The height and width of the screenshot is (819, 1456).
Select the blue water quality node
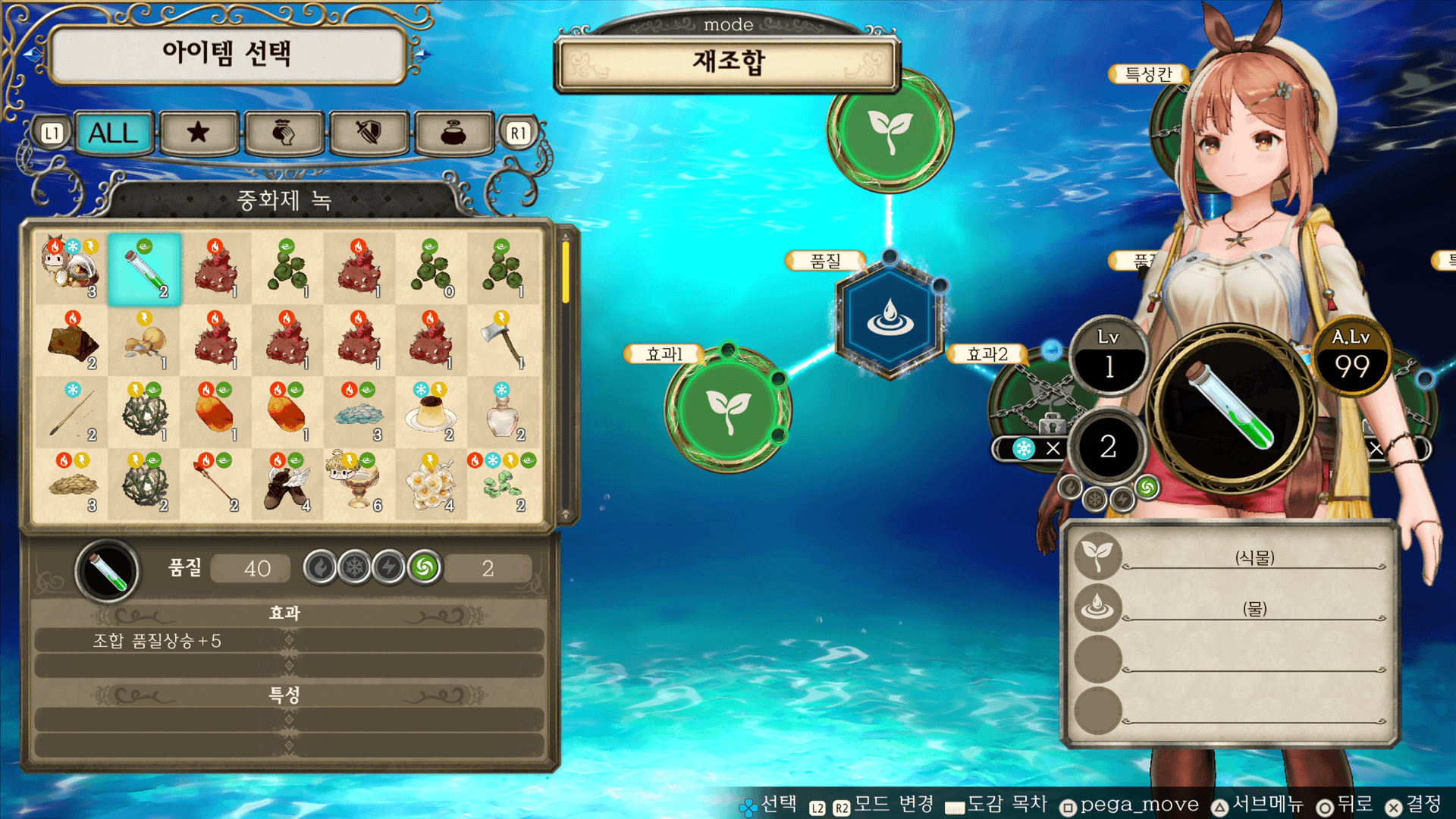[890, 317]
